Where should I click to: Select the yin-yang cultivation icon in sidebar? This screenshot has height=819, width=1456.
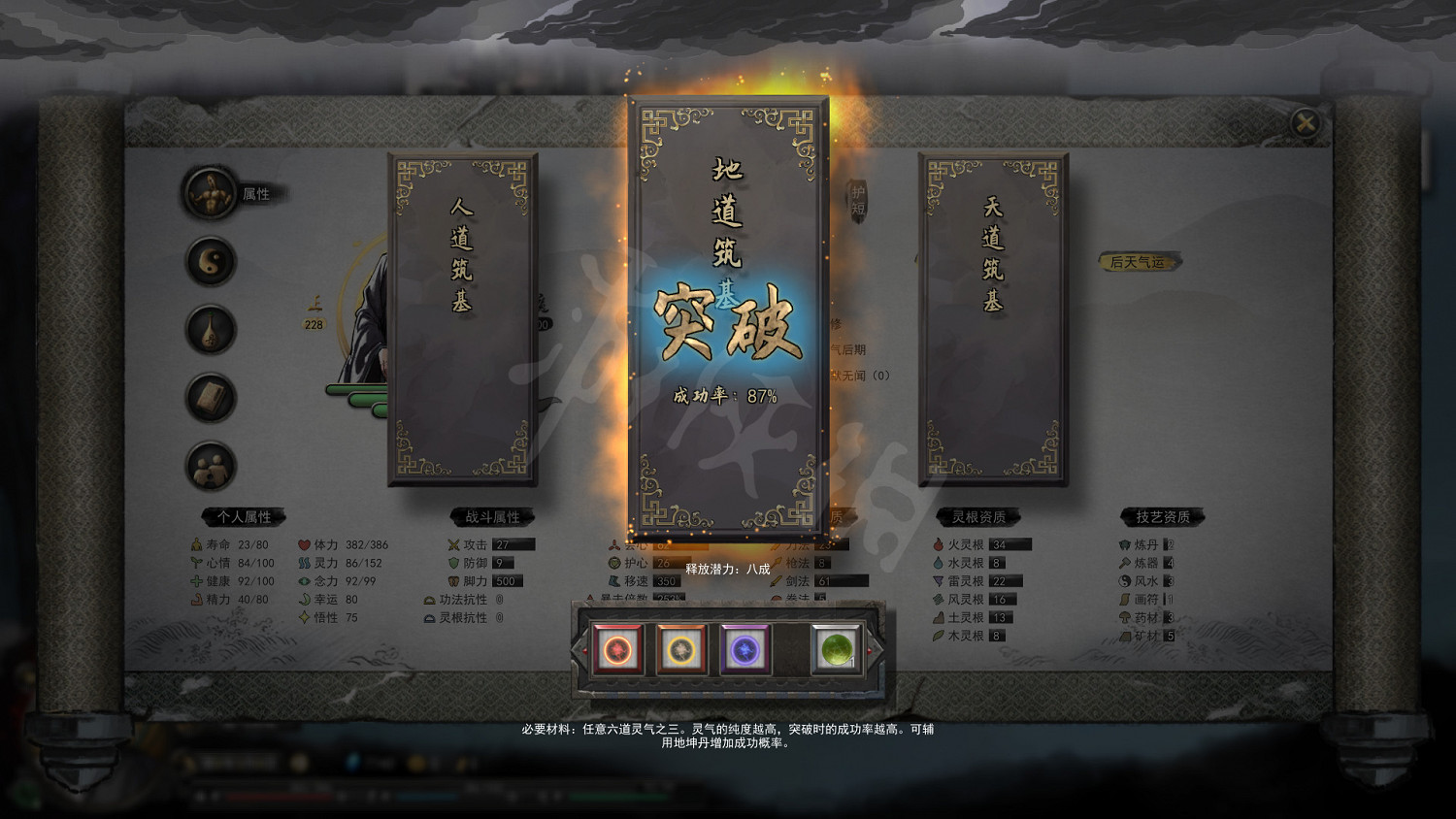210,262
